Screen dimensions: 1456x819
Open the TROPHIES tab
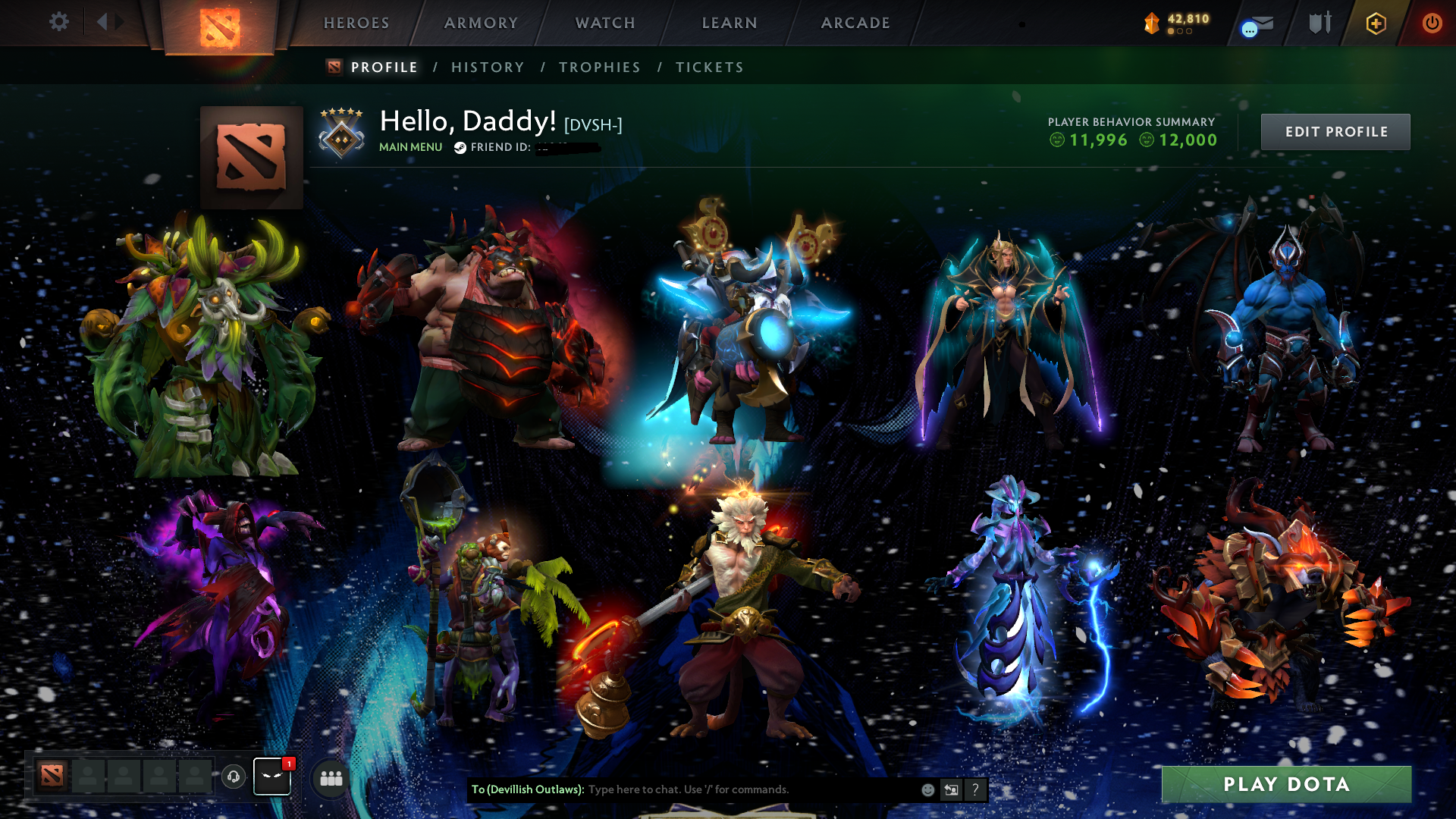tap(599, 67)
